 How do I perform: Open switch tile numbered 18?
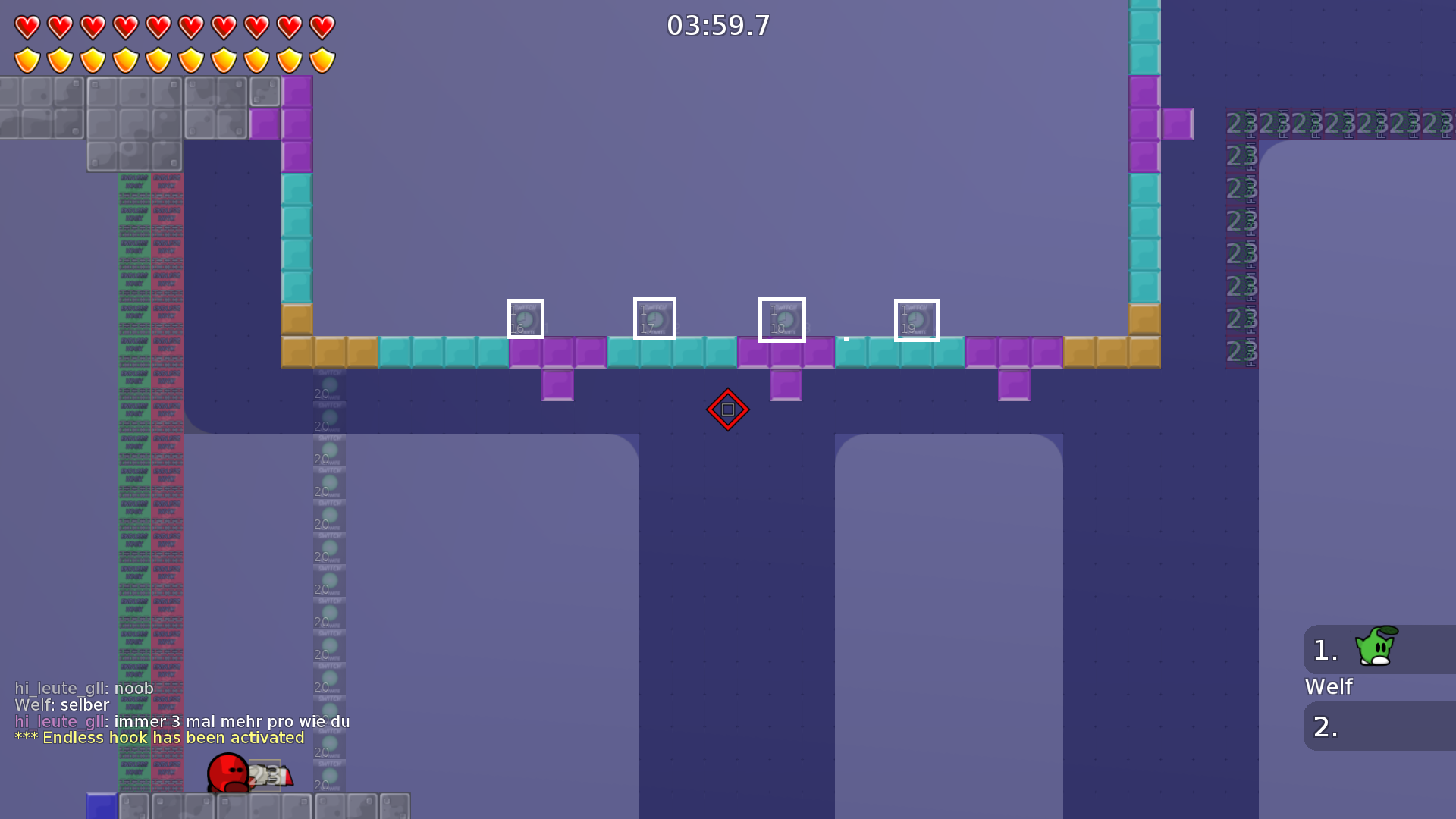click(x=782, y=320)
